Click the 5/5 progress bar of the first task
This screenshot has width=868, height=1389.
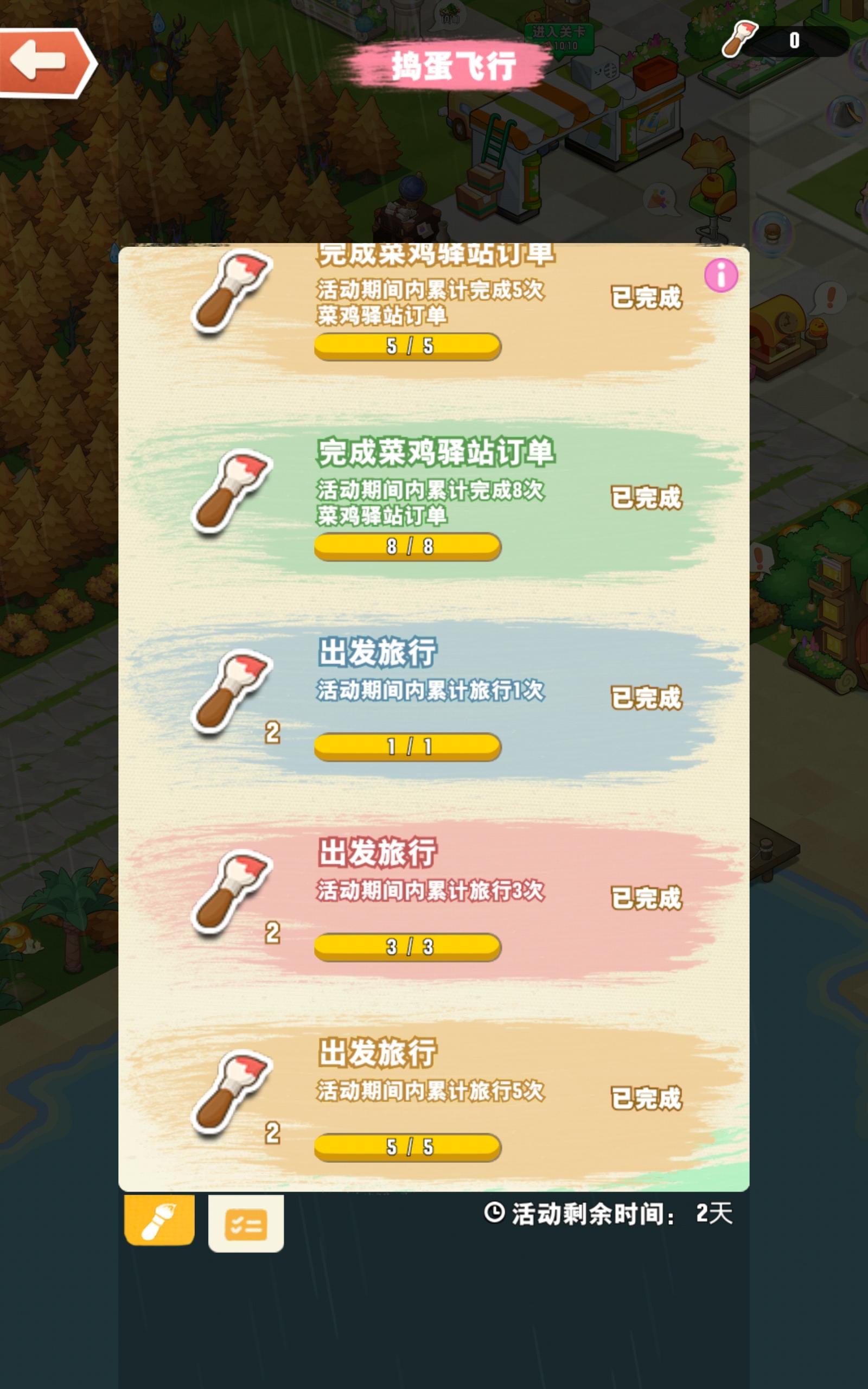(407, 346)
